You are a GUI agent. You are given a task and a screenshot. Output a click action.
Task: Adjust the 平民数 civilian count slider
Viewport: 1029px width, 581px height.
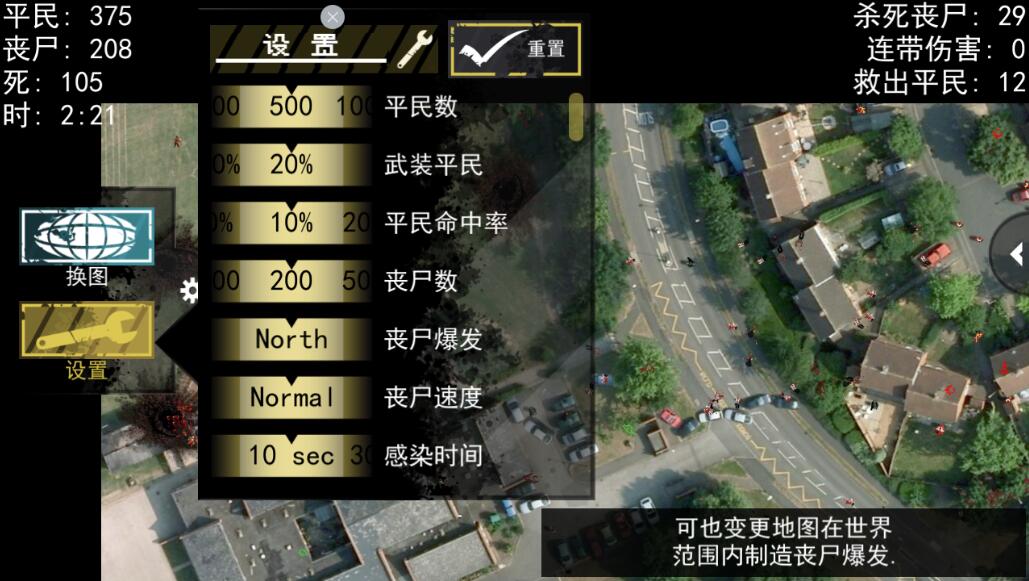point(291,106)
